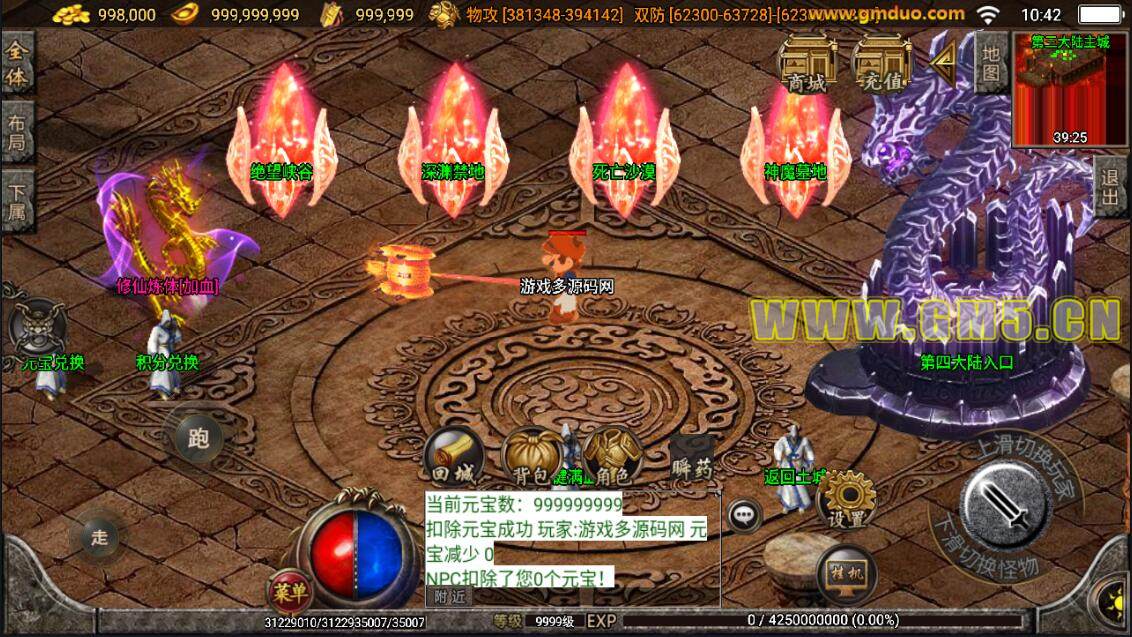Show the 角色 character sheet
The image size is (1132, 637).
[x=611, y=458]
